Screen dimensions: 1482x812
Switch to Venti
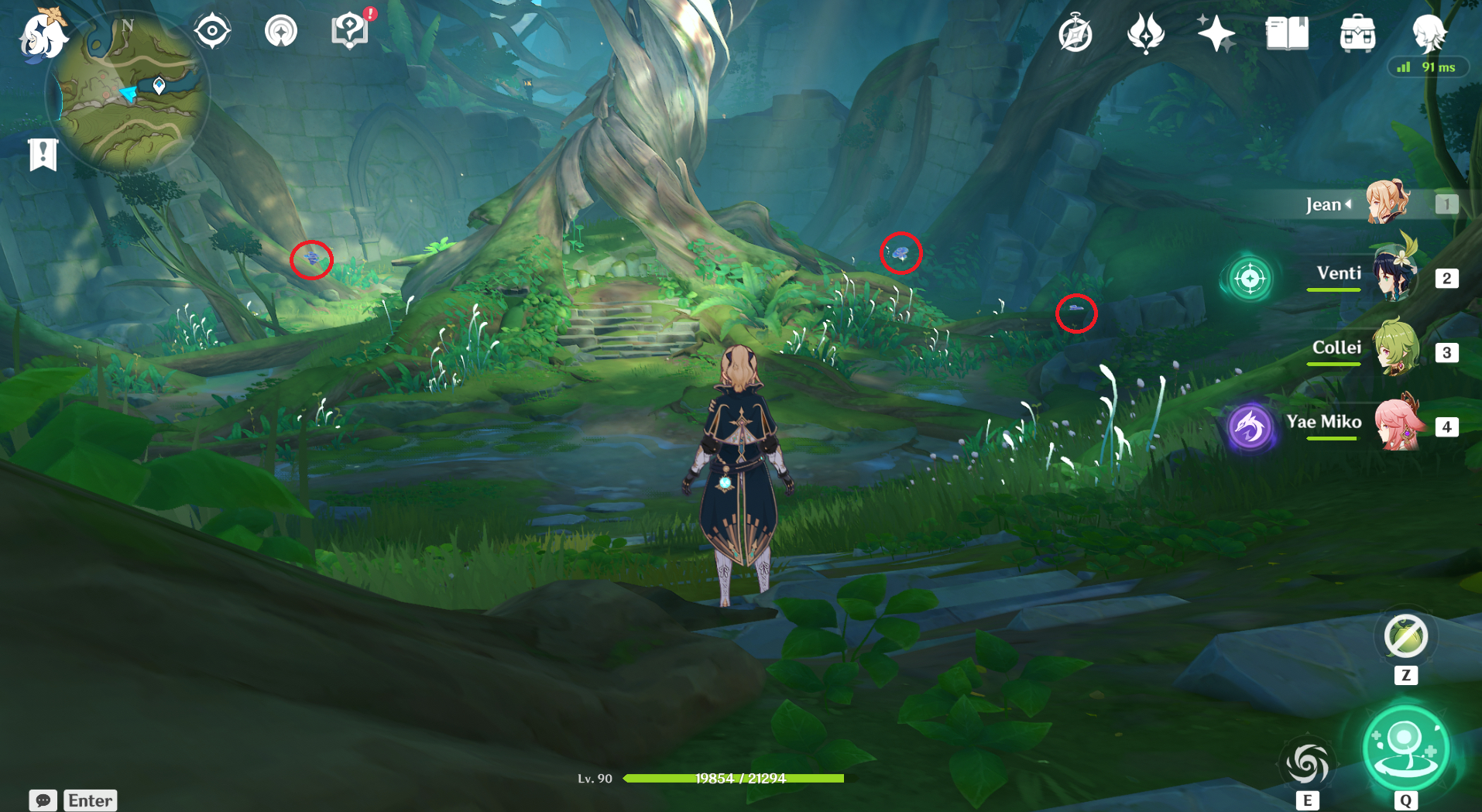tap(1394, 276)
